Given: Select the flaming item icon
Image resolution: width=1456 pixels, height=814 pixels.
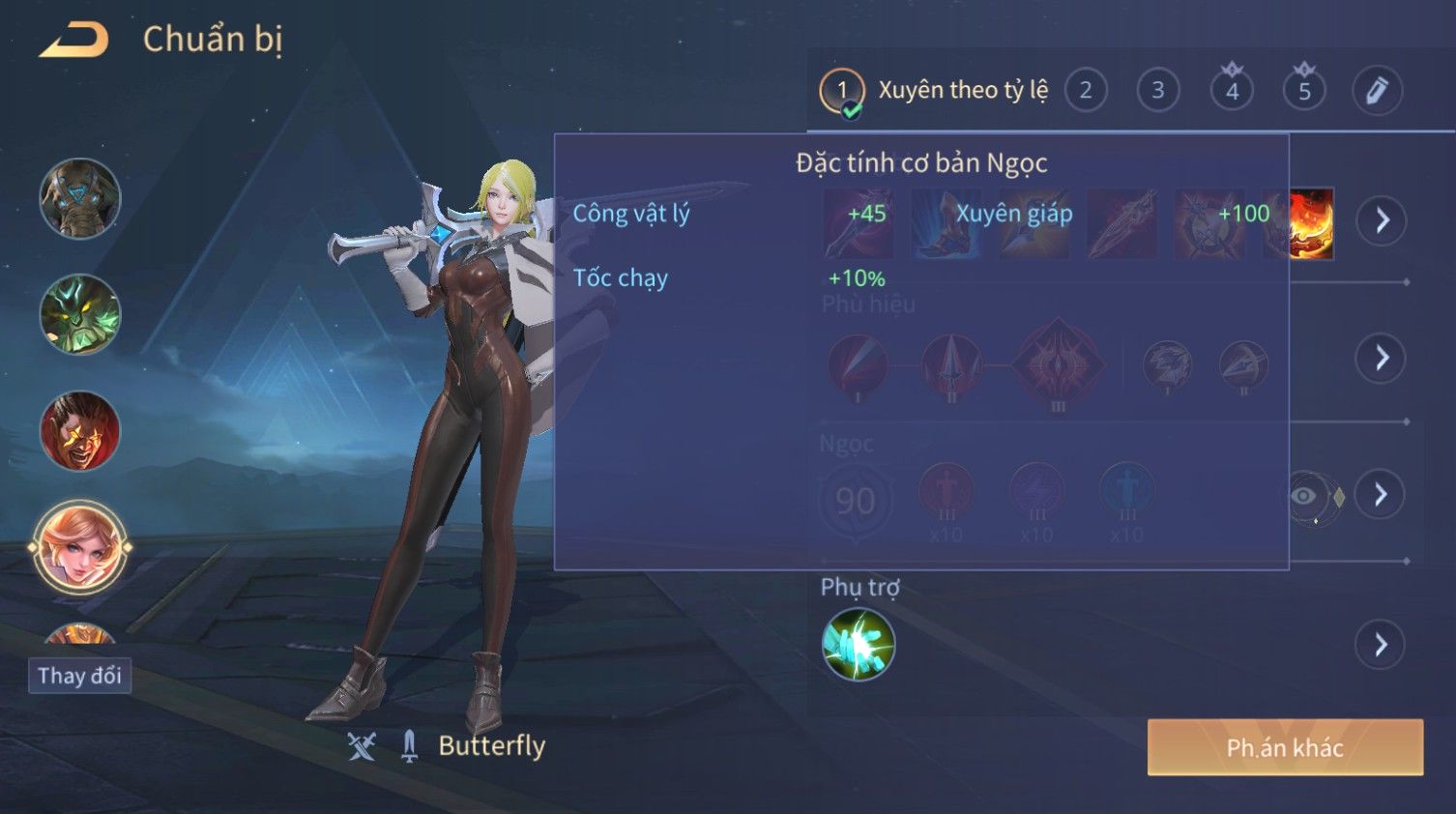Looking at the screenshot, I should click(x=1312, y=223).
